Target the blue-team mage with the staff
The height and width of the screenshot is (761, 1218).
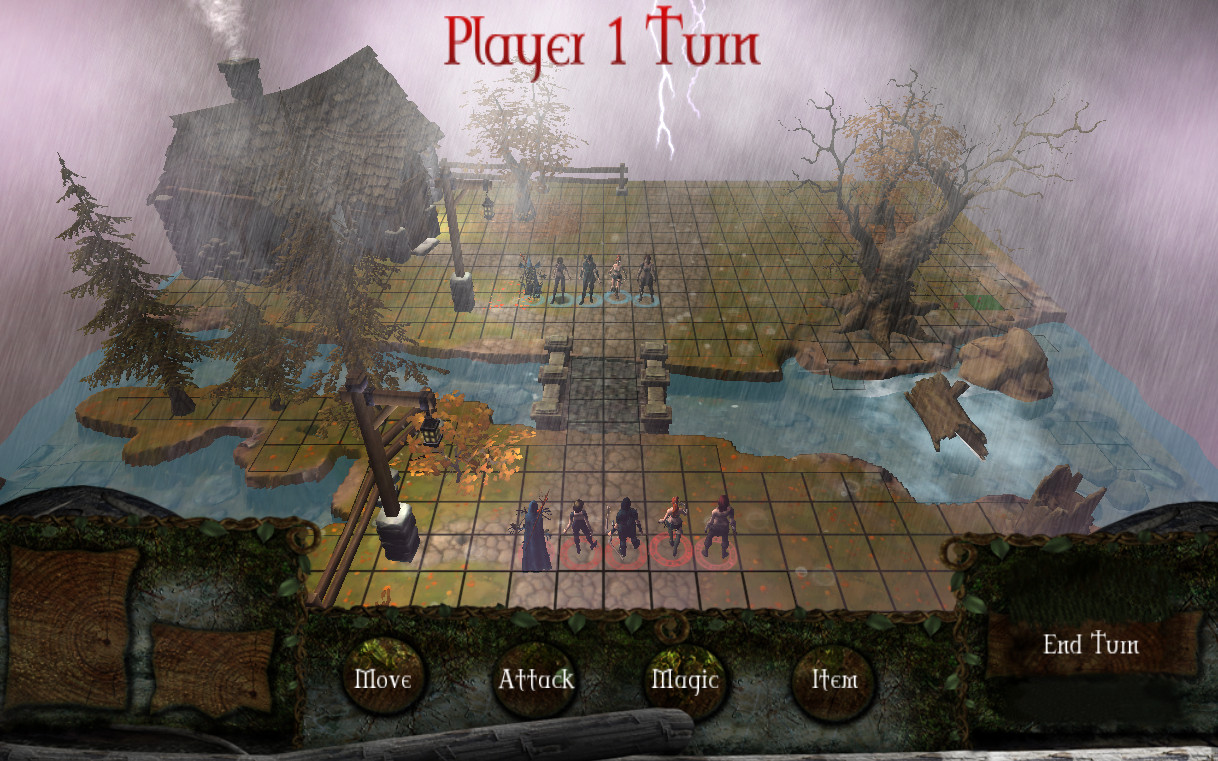pos(530,278)
